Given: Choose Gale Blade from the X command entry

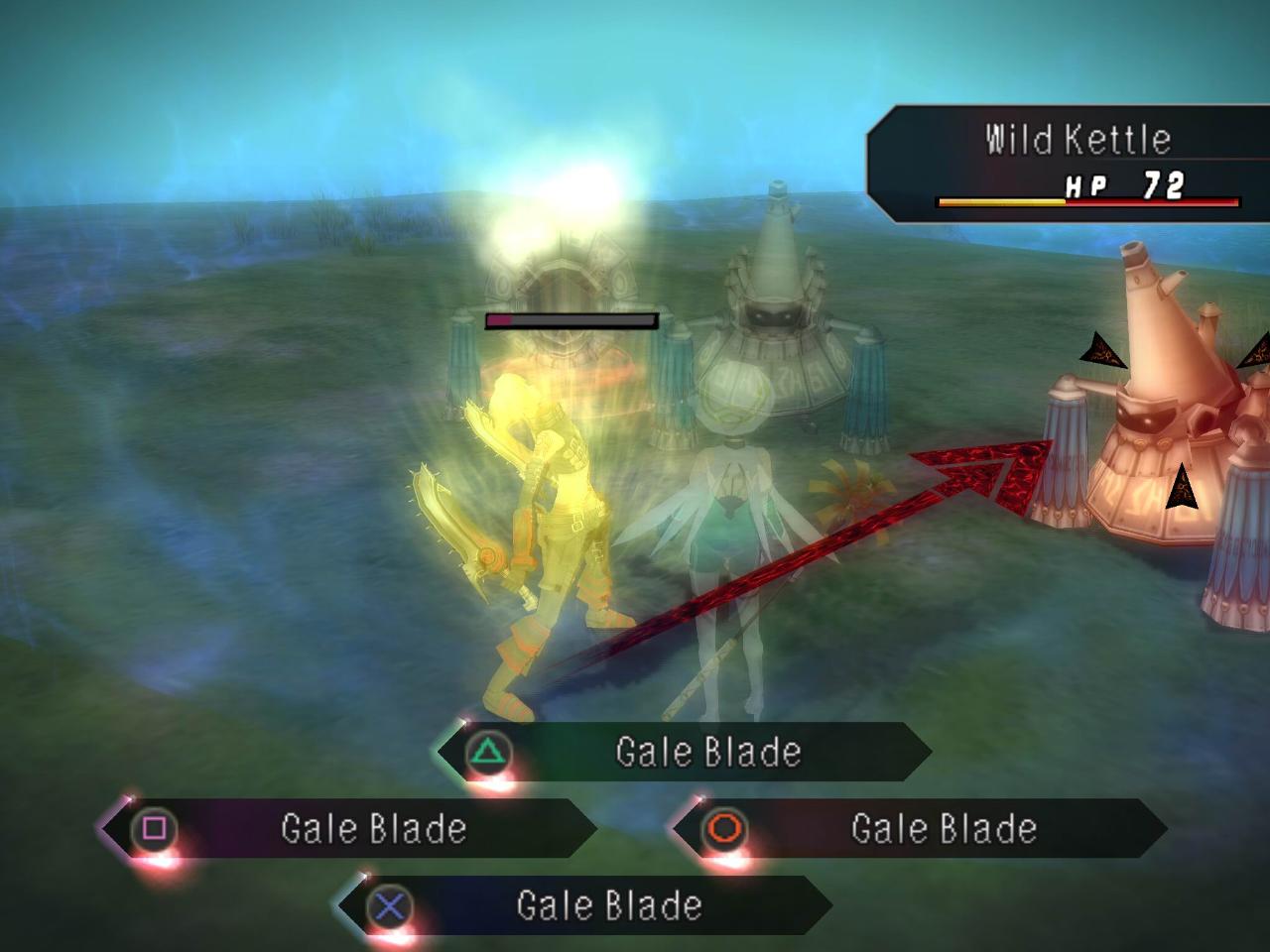Looking at the screenshot, I should click(609, 904).
